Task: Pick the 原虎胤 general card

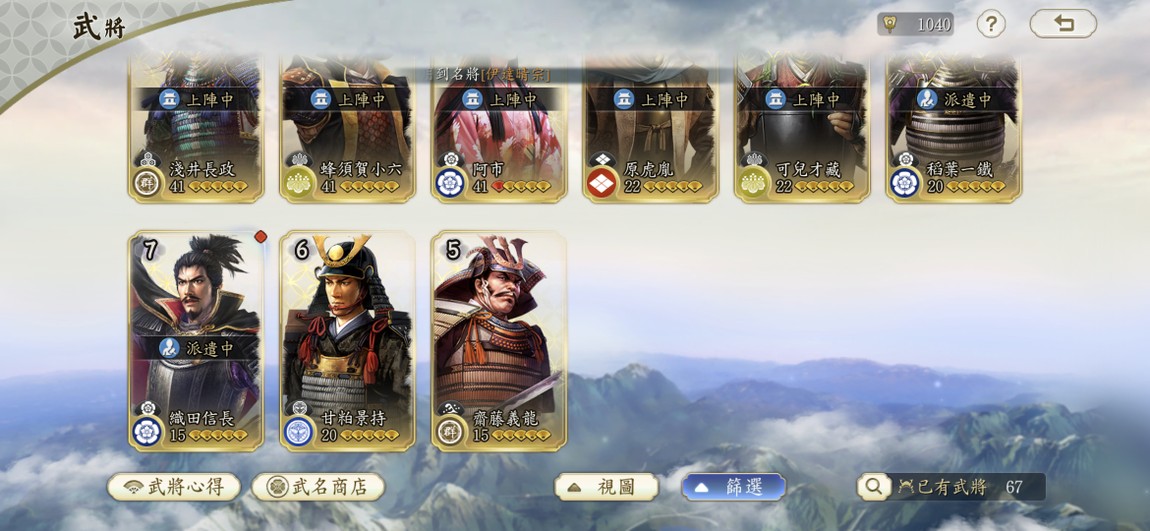Action: pos(651,130)
